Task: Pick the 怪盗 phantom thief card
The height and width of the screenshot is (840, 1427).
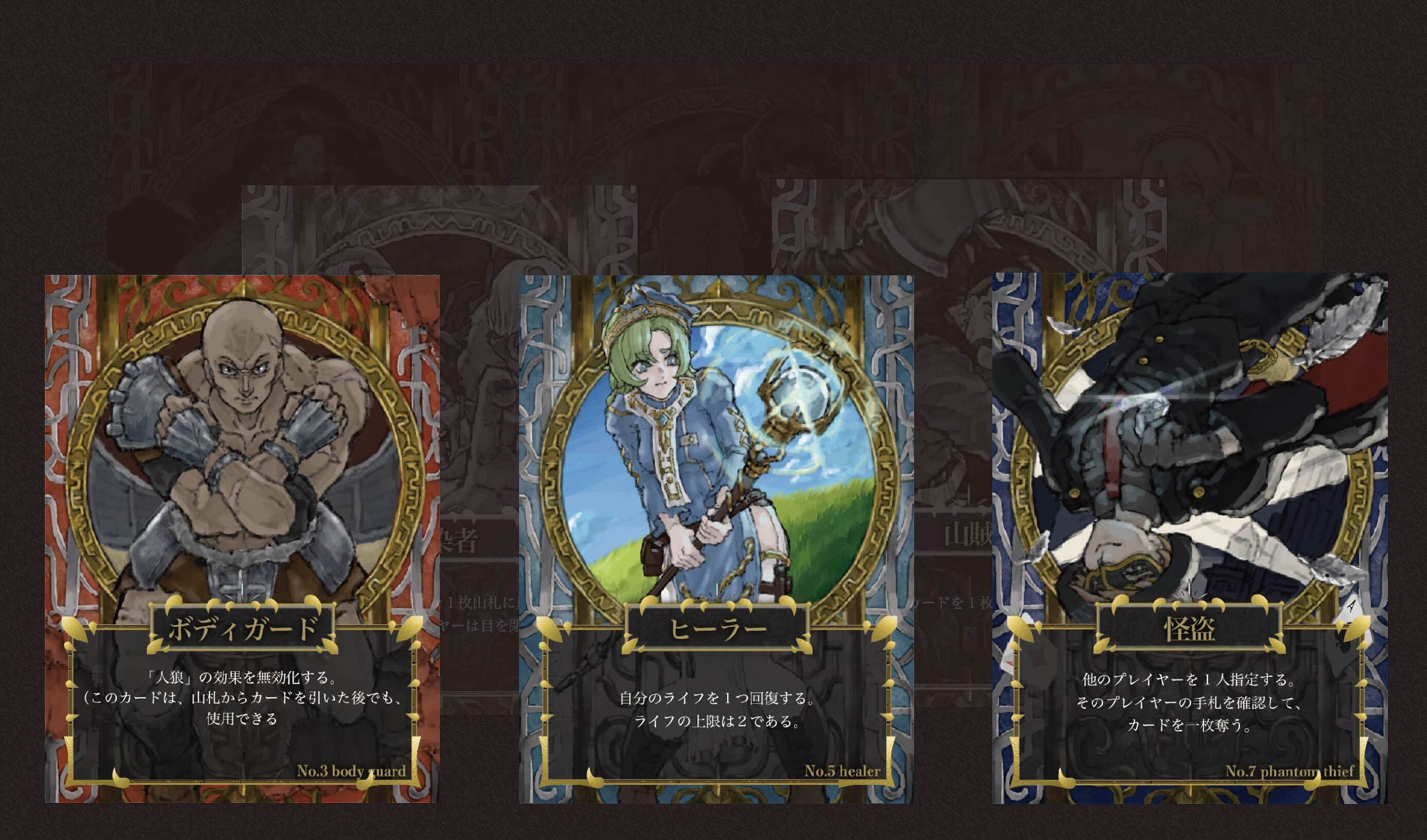Action: [1189, 538]
